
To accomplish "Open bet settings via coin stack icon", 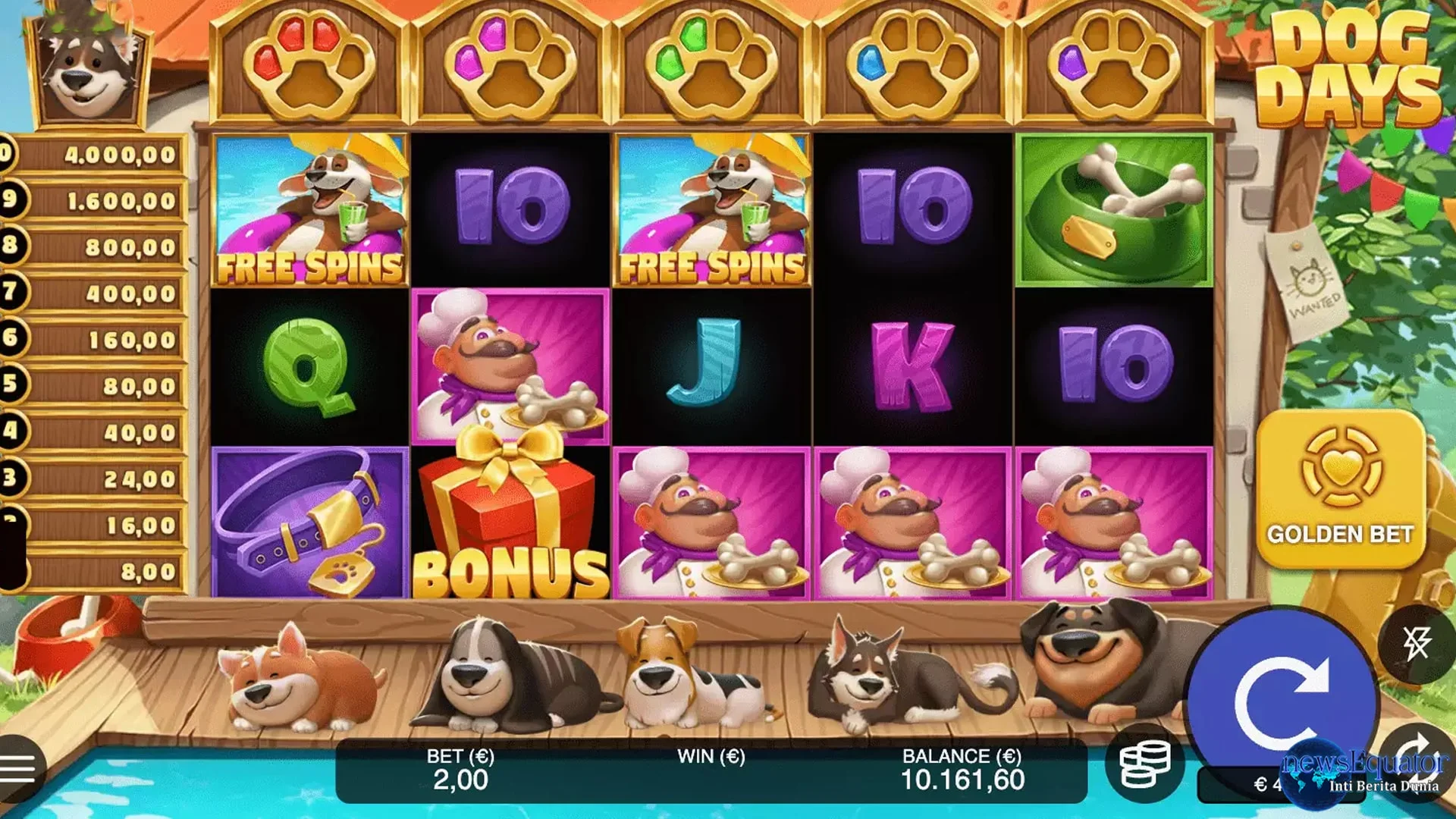I will pyautogui.click(x=1145, y=764).
